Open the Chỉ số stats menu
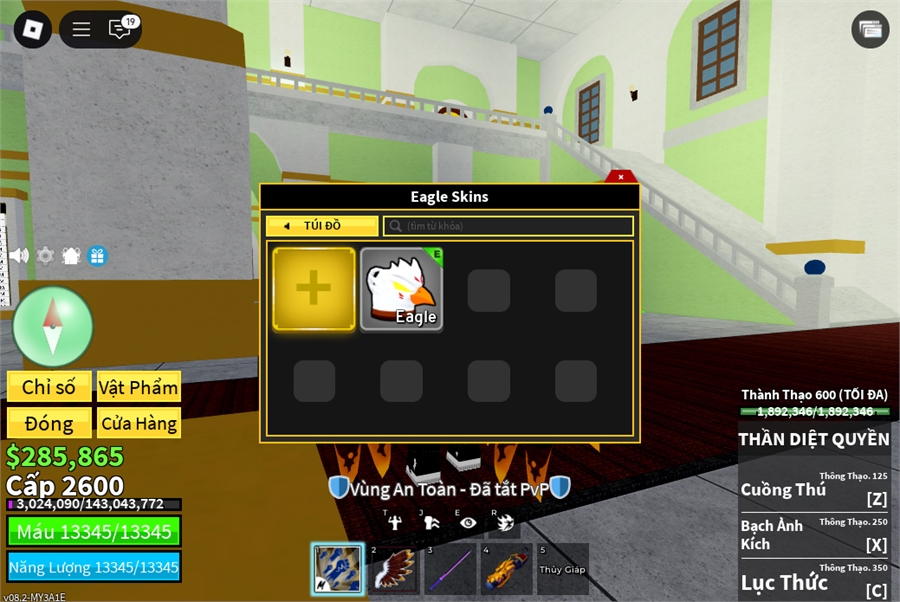 49,387
